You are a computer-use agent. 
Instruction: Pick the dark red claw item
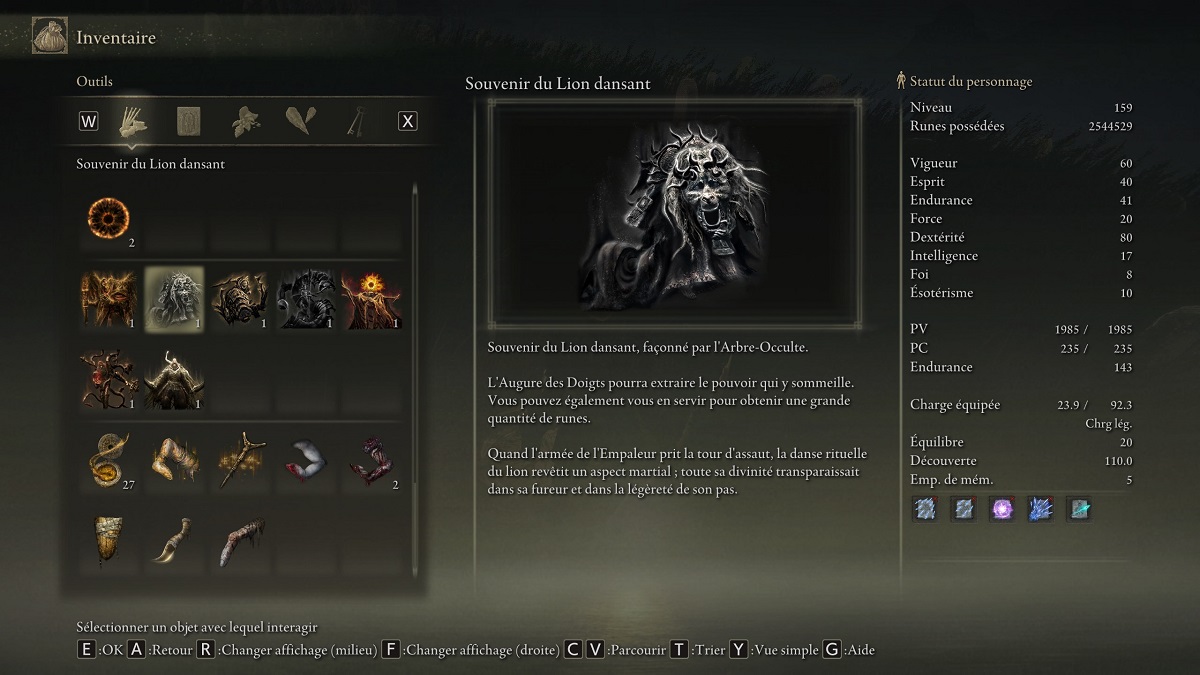pyautogui.click(x=371, y=459)
